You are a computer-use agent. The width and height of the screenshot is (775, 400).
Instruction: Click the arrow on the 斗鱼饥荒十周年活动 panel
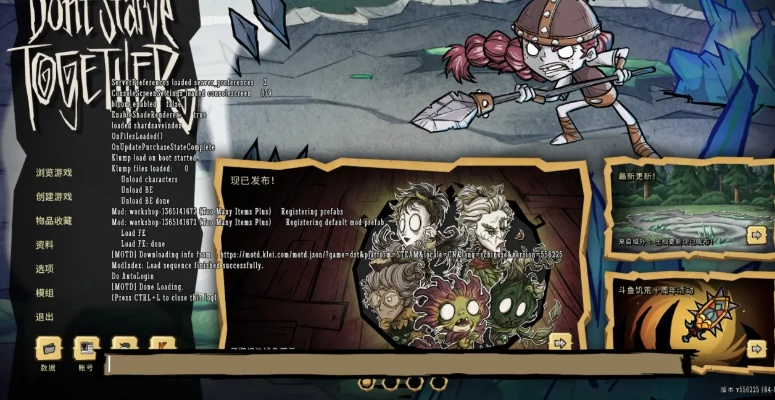pos(757,348)
